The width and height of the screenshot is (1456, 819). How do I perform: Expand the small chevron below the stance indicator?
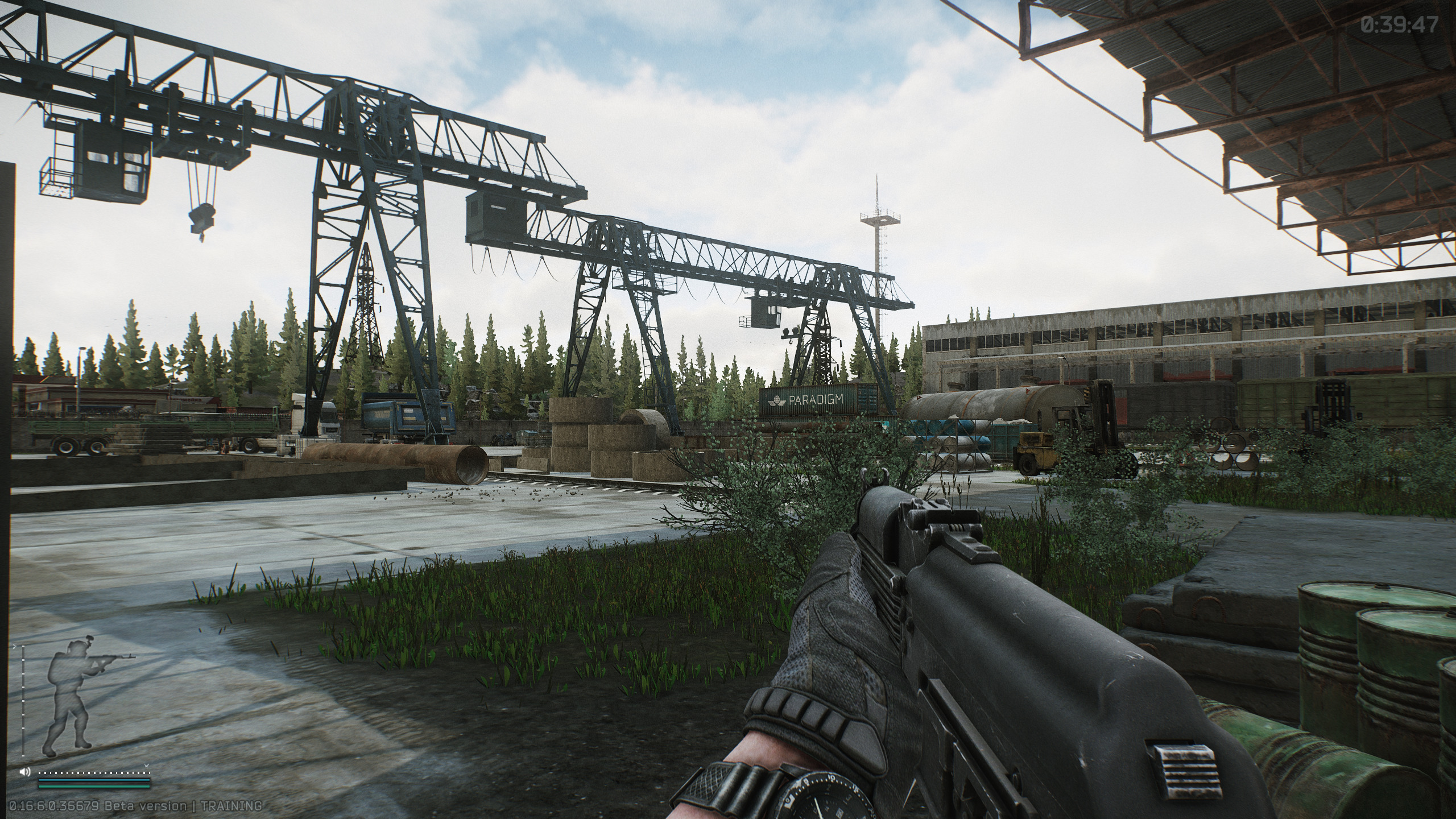(146, 766)
